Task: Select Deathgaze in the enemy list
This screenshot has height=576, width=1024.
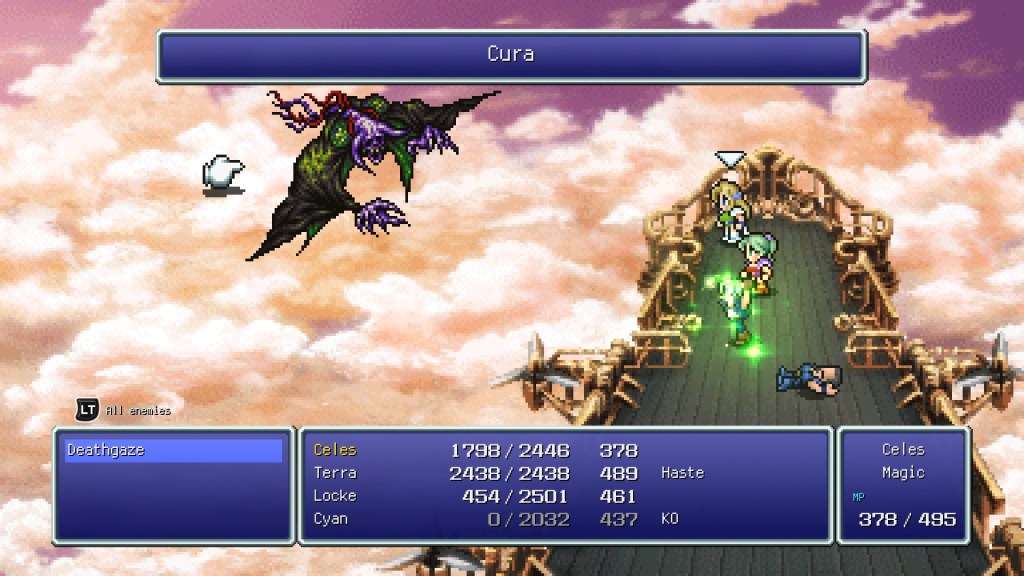Action: tap(106, 451)
